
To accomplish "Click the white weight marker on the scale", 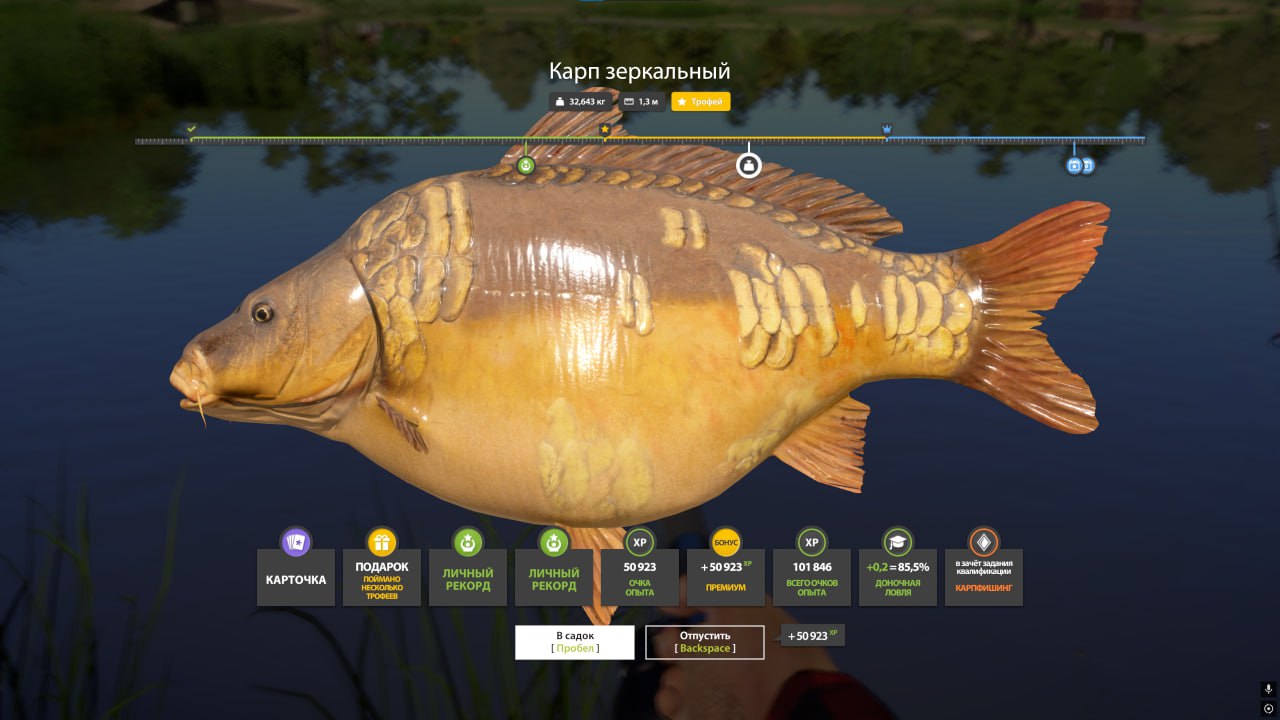I will pyautogui.click(x=749, y=165).
